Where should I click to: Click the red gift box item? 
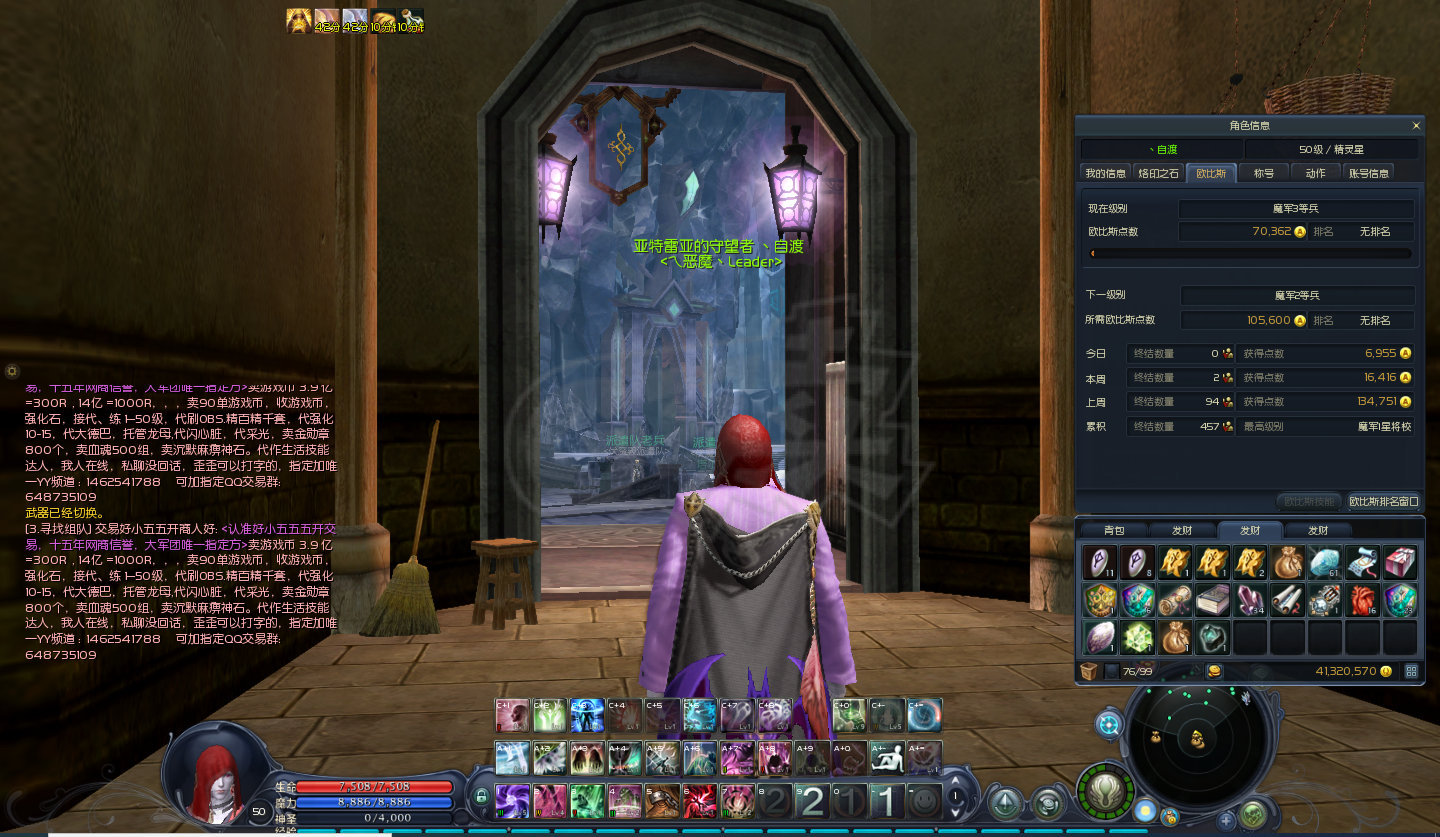click(1400, 562)
